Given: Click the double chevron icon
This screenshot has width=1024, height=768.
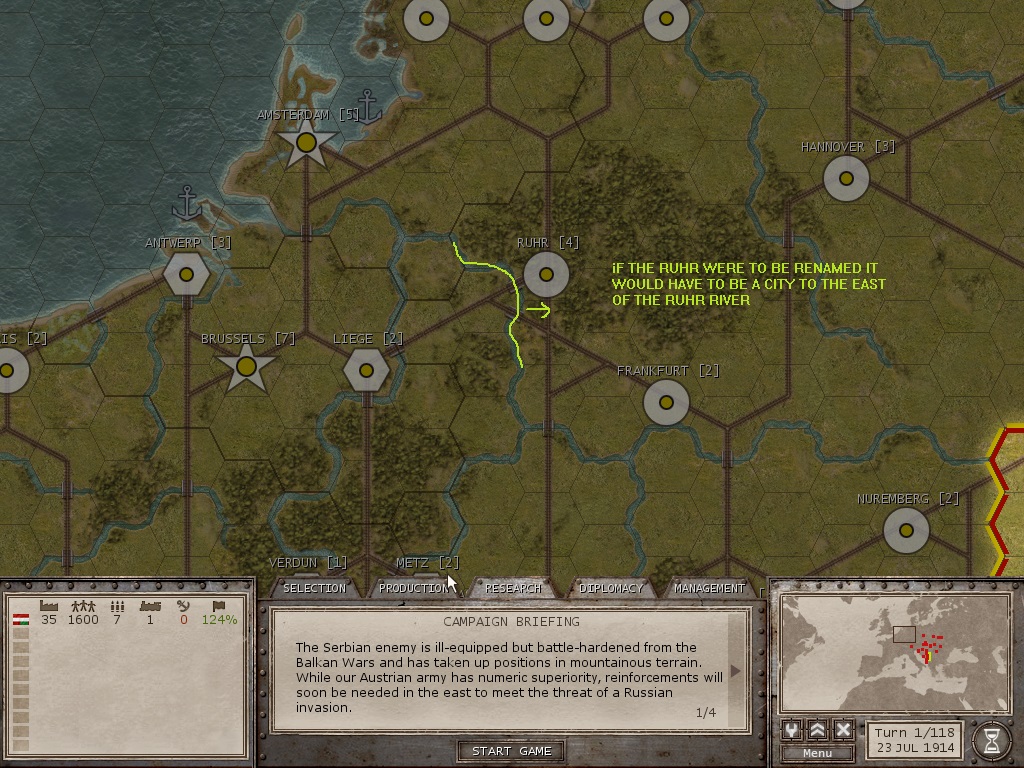Looking at the screenshot, I should pos(817,730).
